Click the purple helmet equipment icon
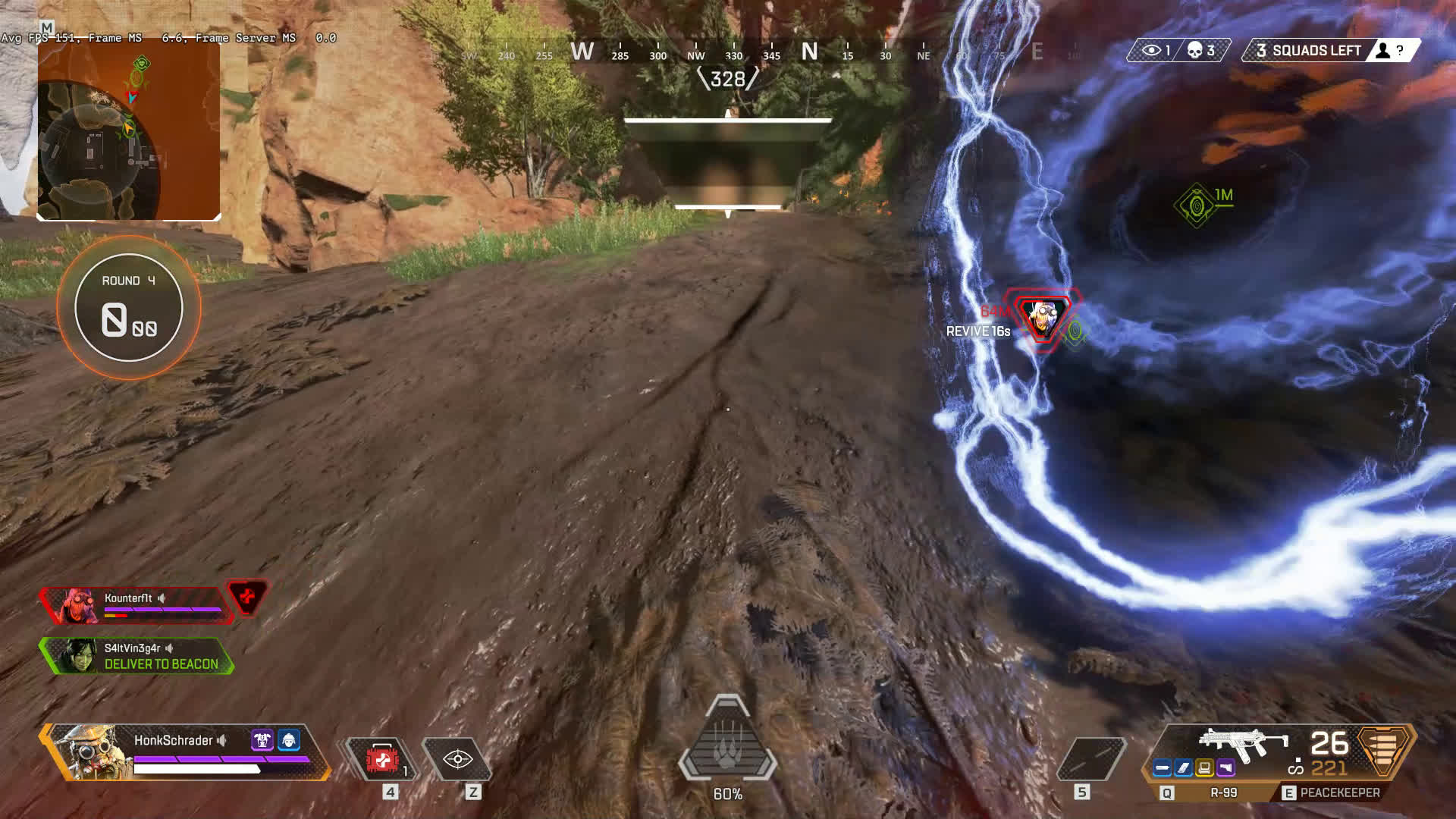This screenshot has width=1456, height=819. [x=262, y=739]
